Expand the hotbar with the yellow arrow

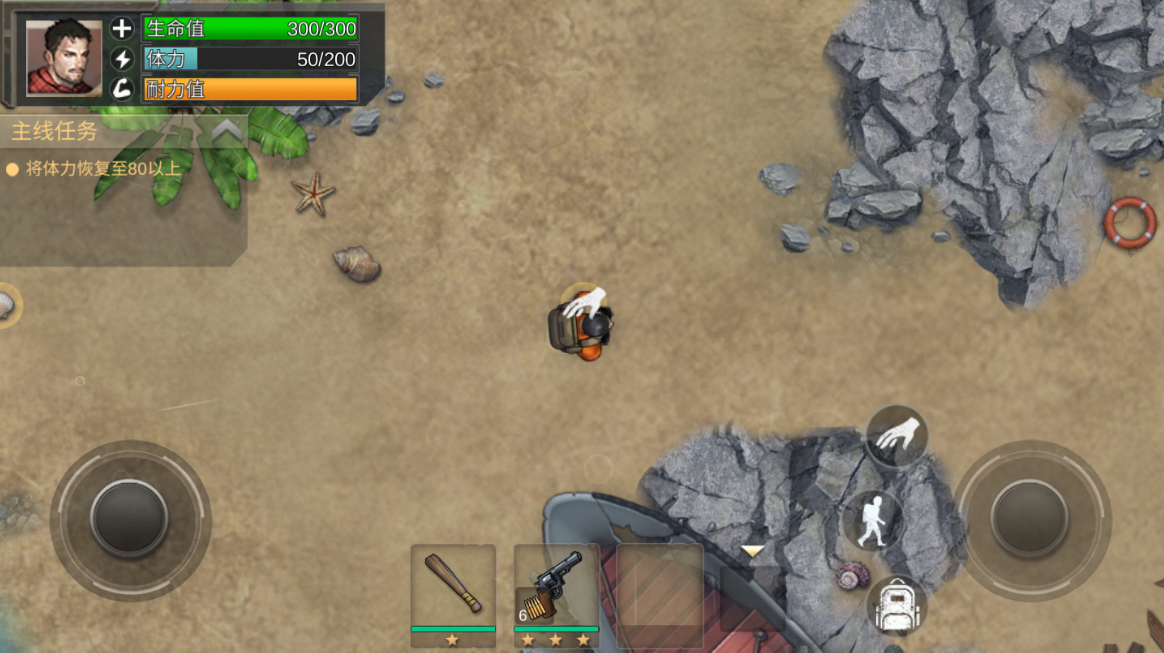(x=752, y=551)
